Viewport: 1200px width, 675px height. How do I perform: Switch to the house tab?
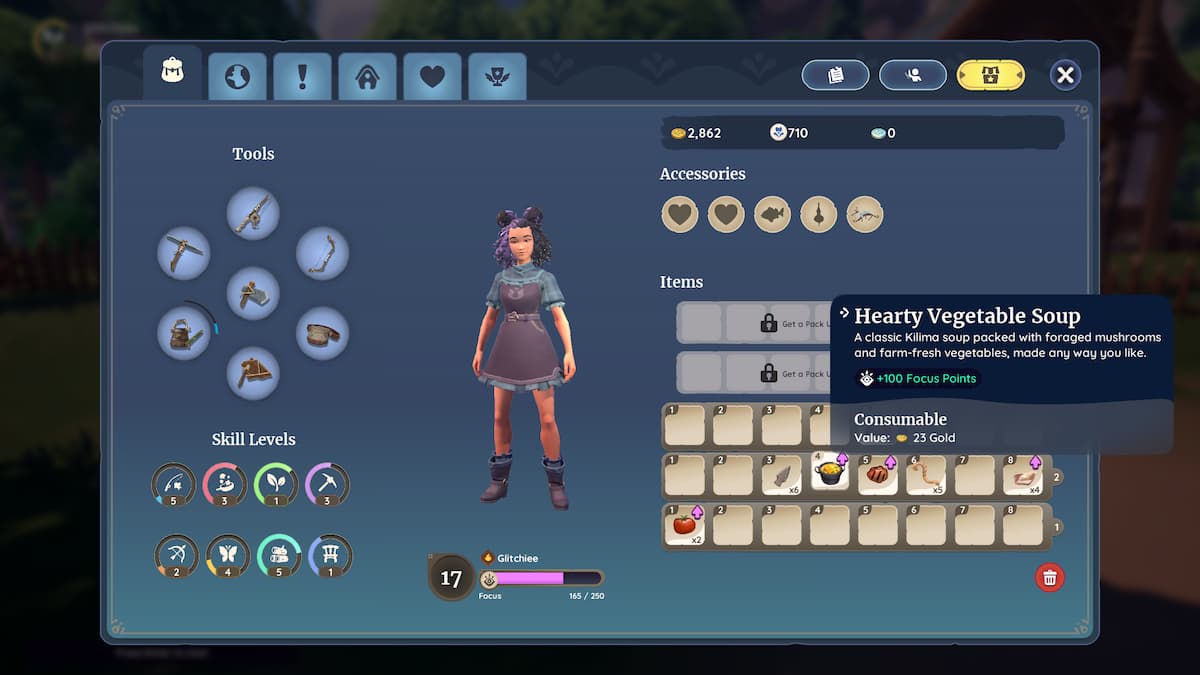[x=367, y=76]
